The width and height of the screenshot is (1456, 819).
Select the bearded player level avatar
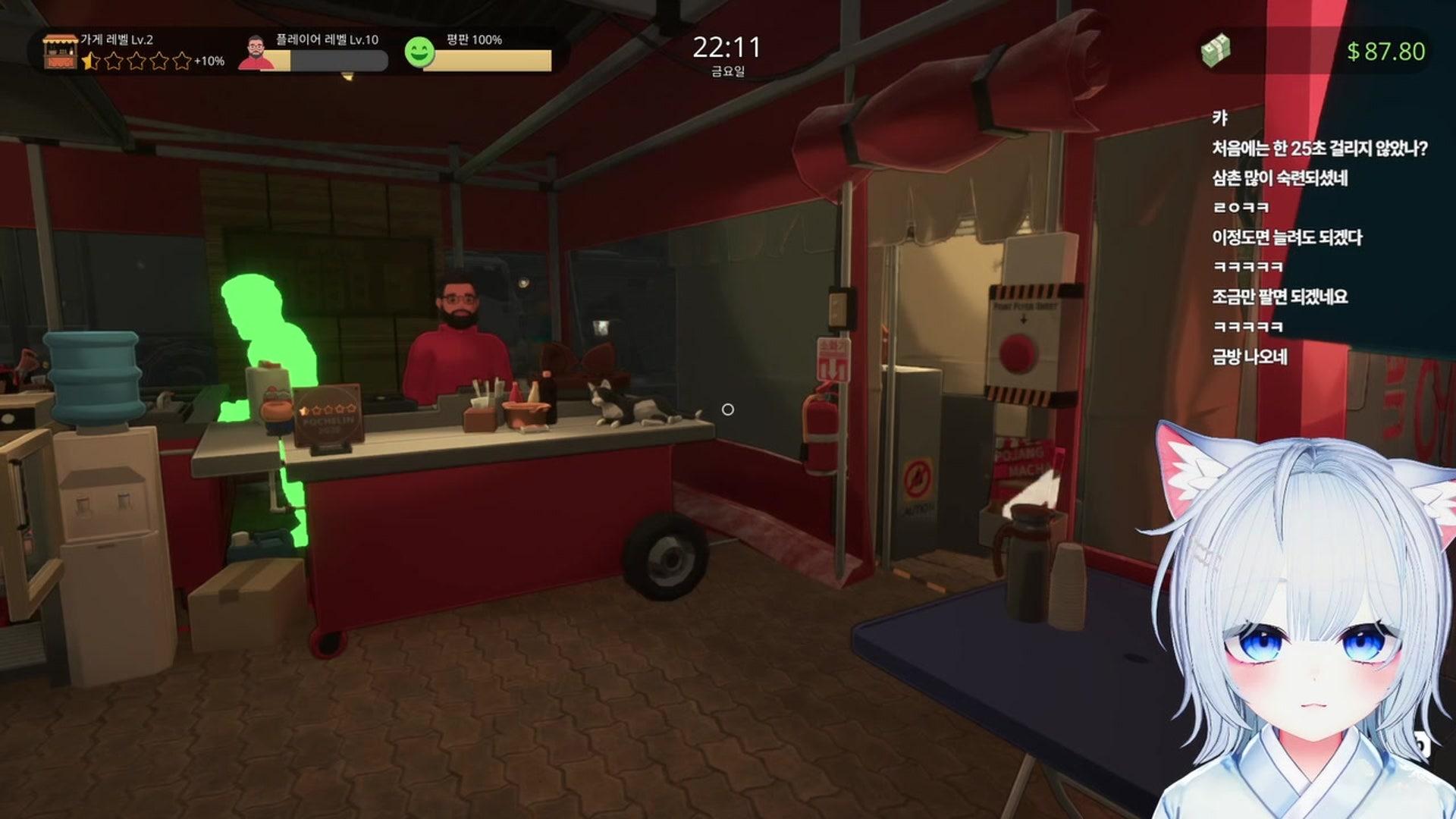pyautogui.click(x=256, y=53)
